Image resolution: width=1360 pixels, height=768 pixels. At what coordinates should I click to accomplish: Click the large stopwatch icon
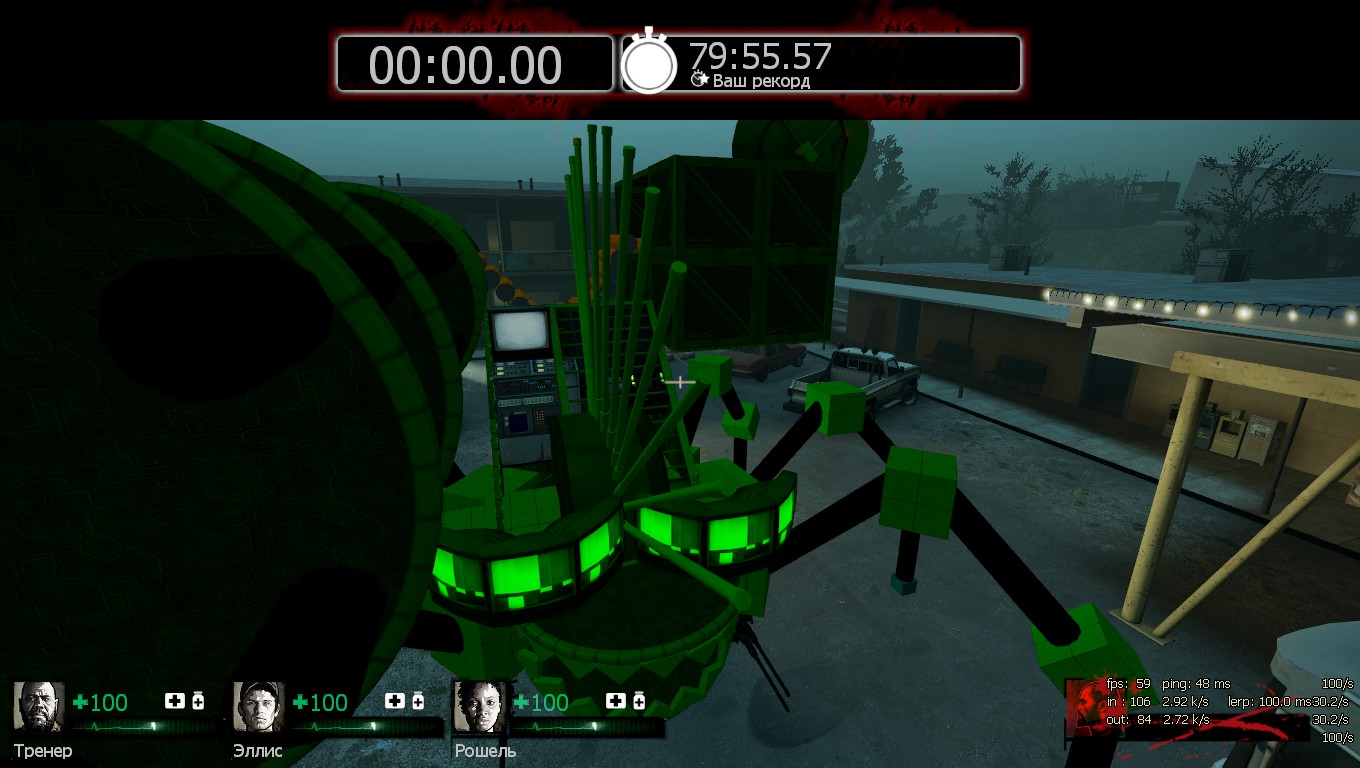(x=649, y=63)
